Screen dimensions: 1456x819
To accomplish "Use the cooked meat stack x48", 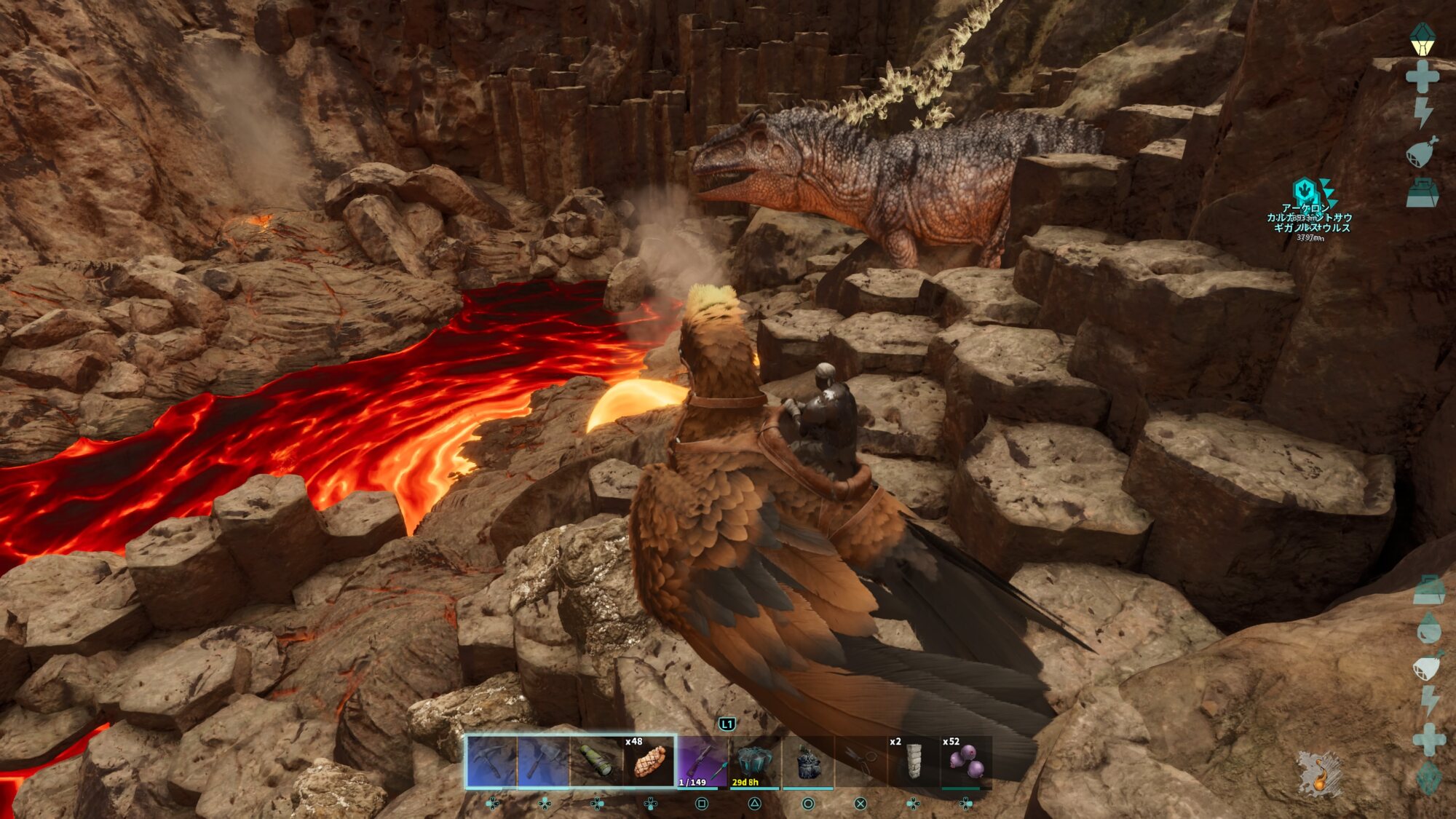I will point(649,761).
